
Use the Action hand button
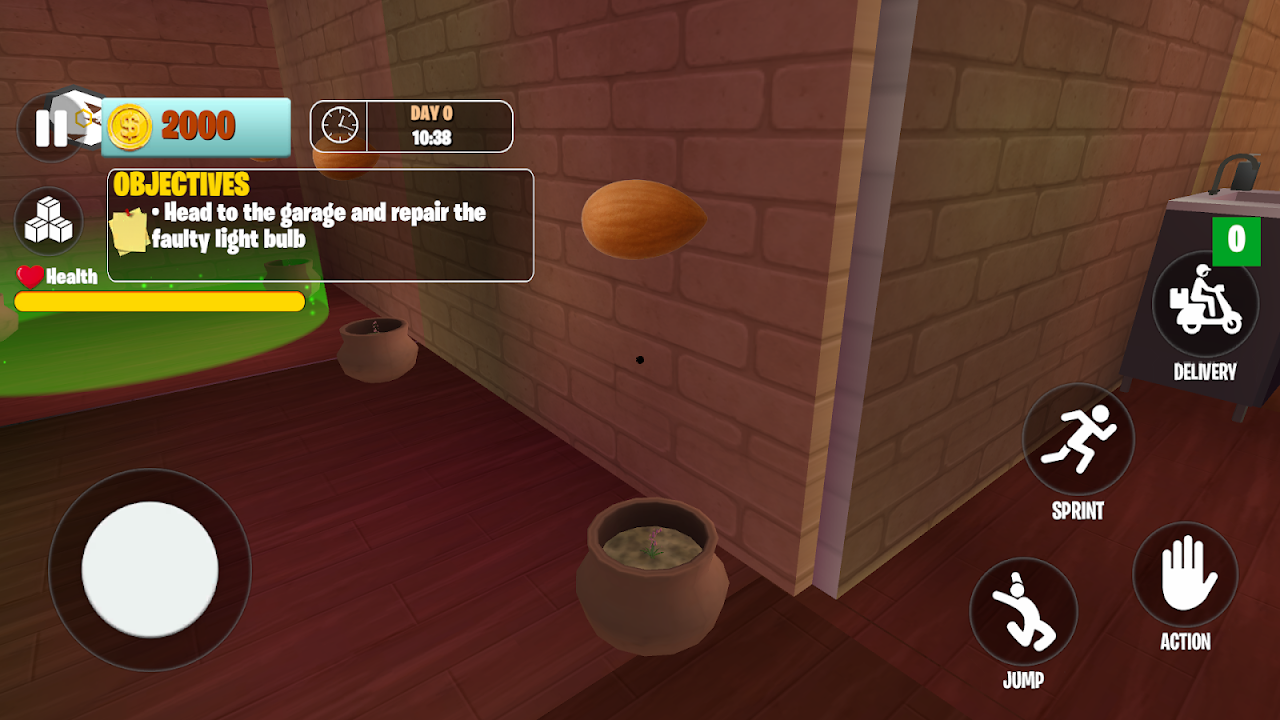[1185, 575]
